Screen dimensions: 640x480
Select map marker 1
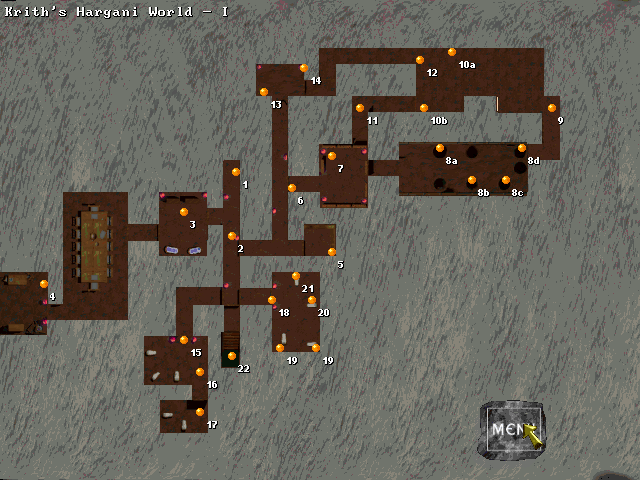(236, 172)
